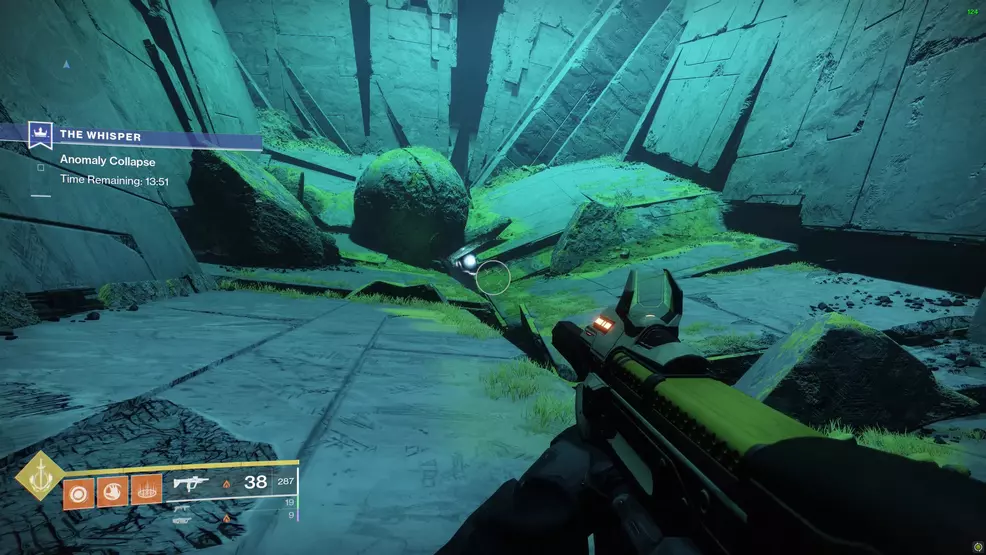Use the grenade ability icon
986x555 pixels.
tap(78, 491)
